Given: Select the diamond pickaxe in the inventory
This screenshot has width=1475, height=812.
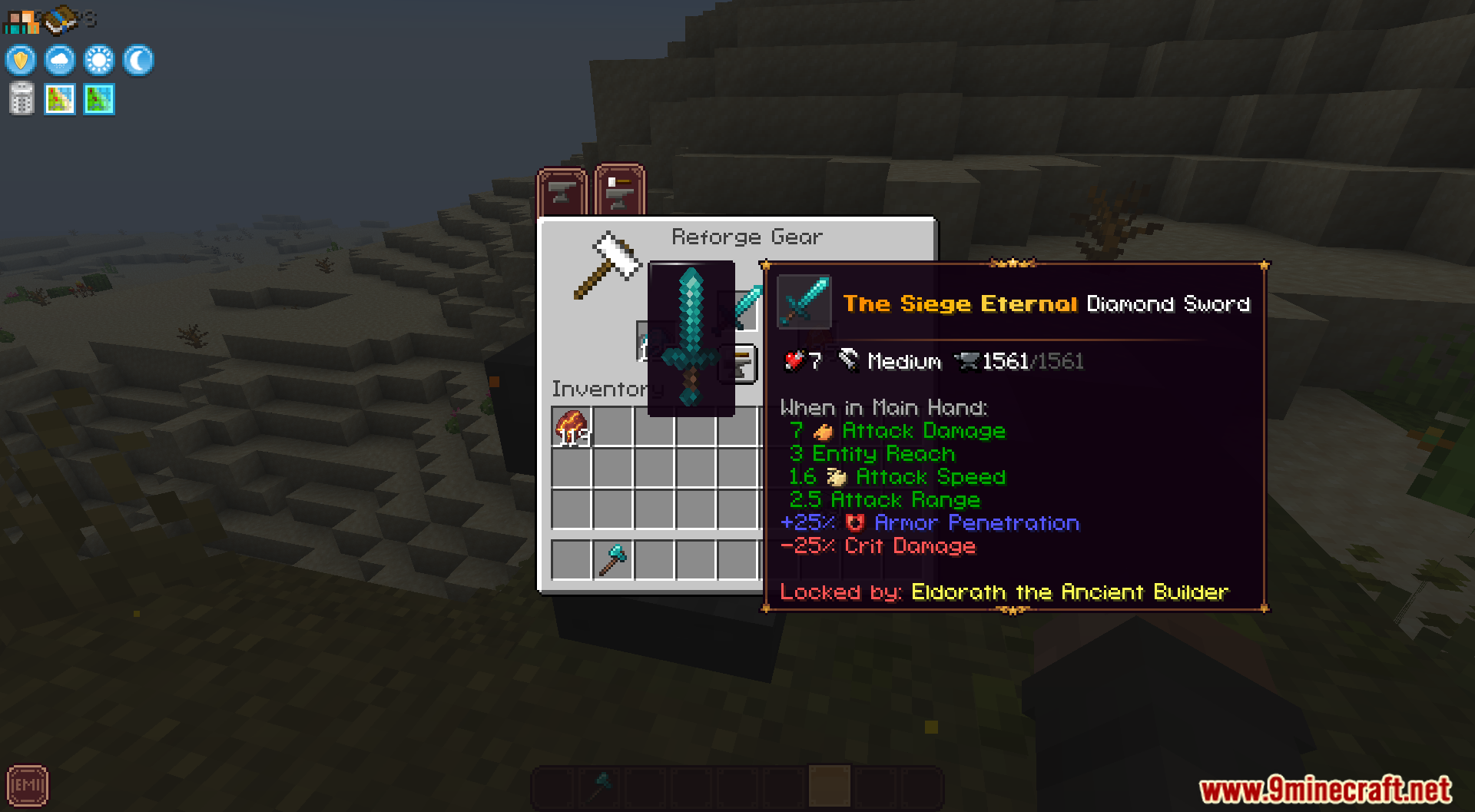Looking at the screenshot, I should click(611, 559).
